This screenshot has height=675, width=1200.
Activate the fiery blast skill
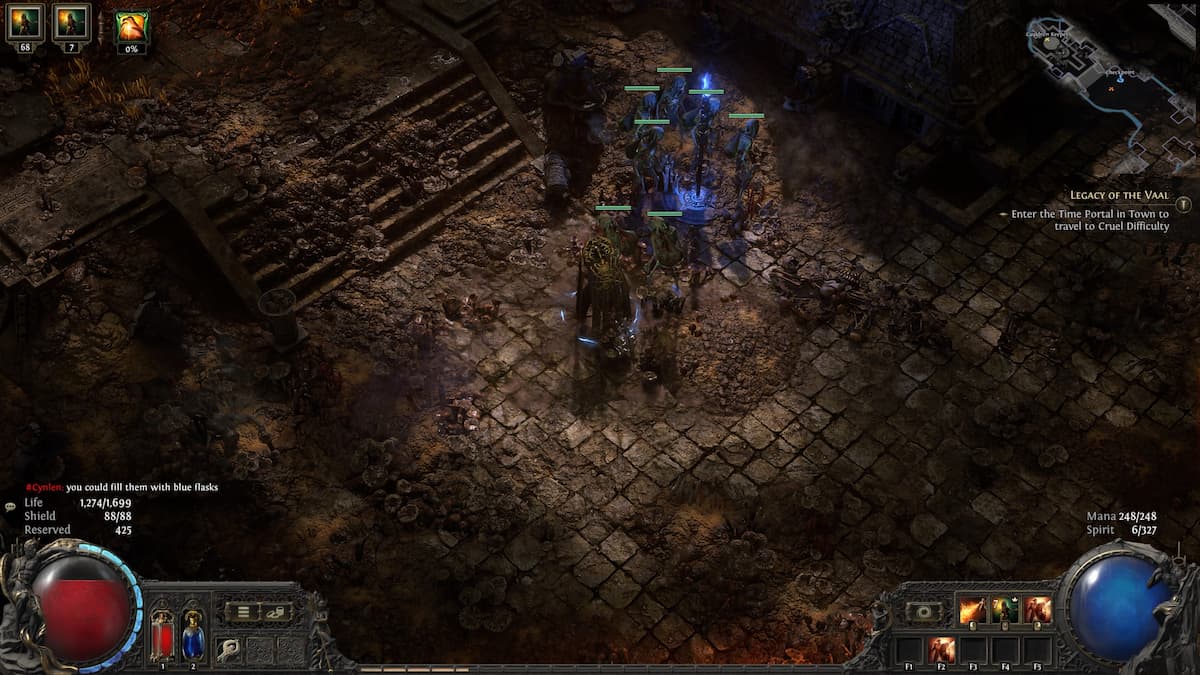click(x=971, y=609)
